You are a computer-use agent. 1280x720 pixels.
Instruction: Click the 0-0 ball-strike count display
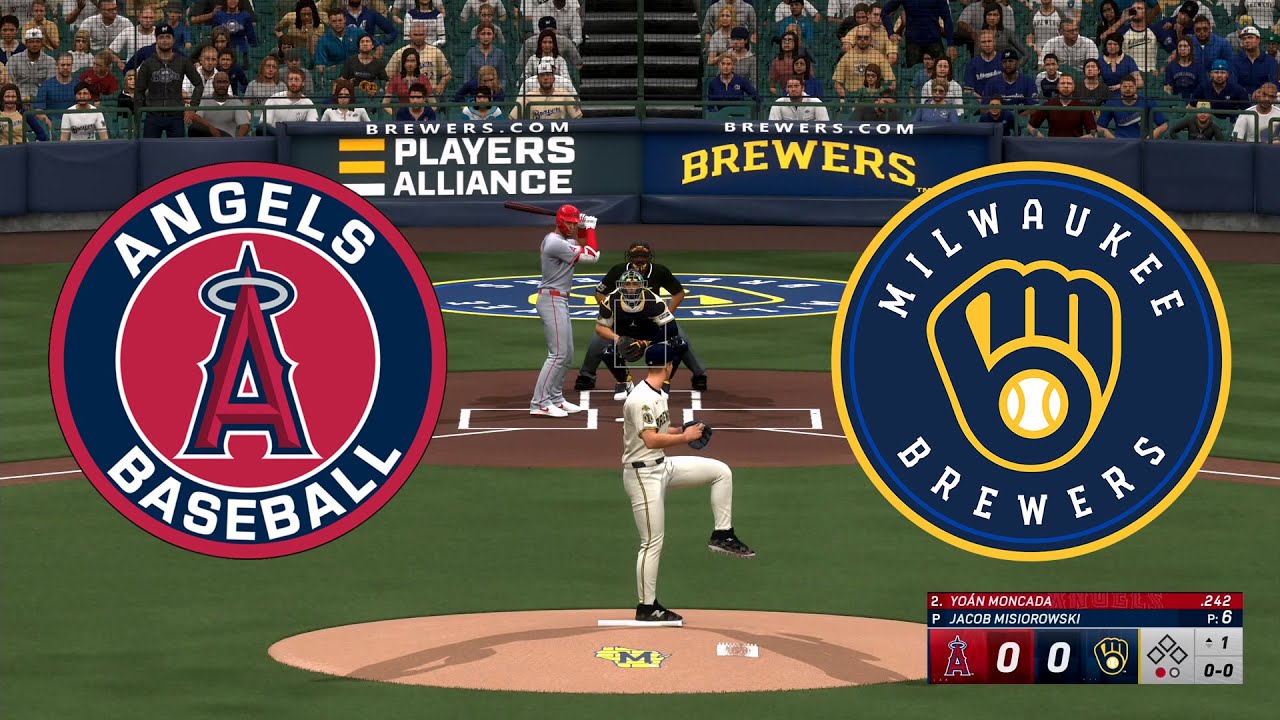coord(1218,672)
